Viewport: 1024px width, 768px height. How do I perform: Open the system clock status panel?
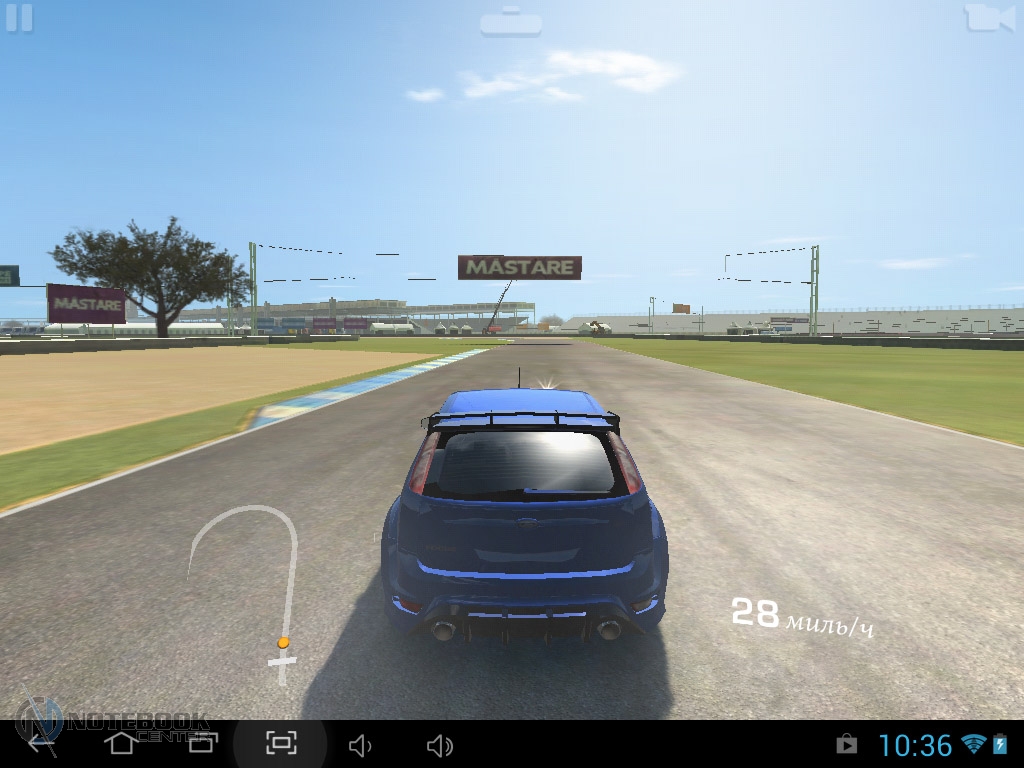coord(915,745)
